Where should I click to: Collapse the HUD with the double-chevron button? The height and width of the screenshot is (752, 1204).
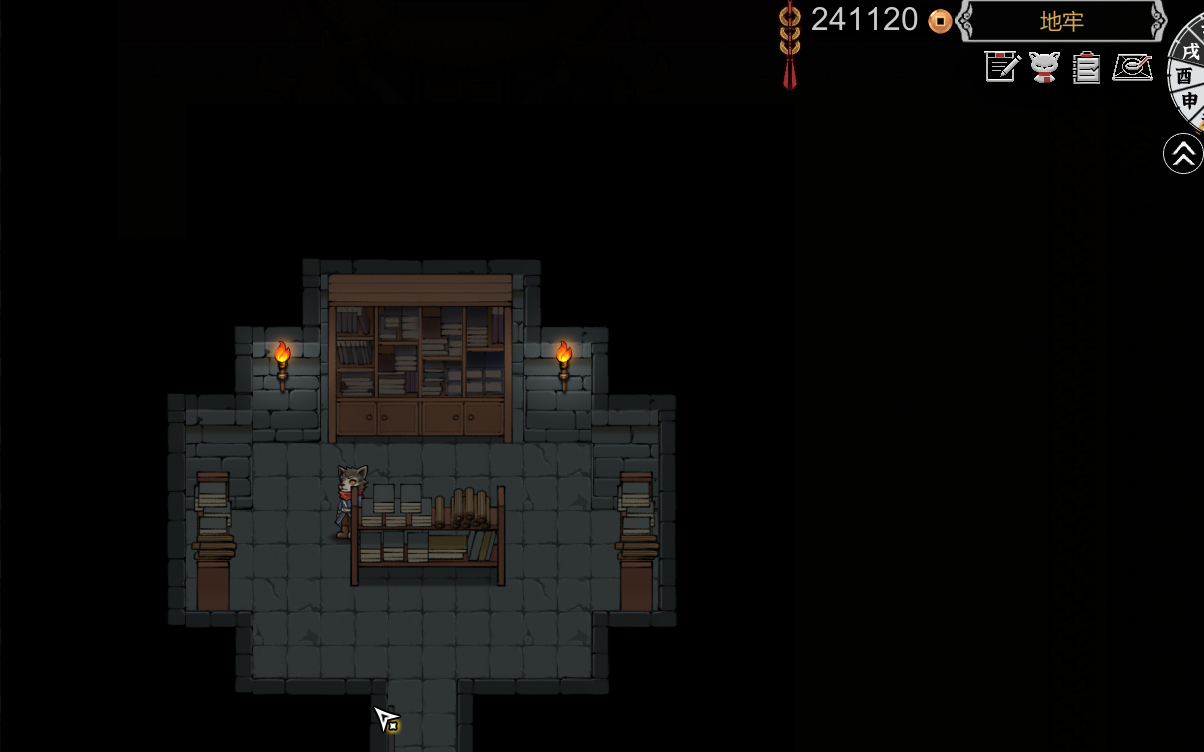(1183, 154)
